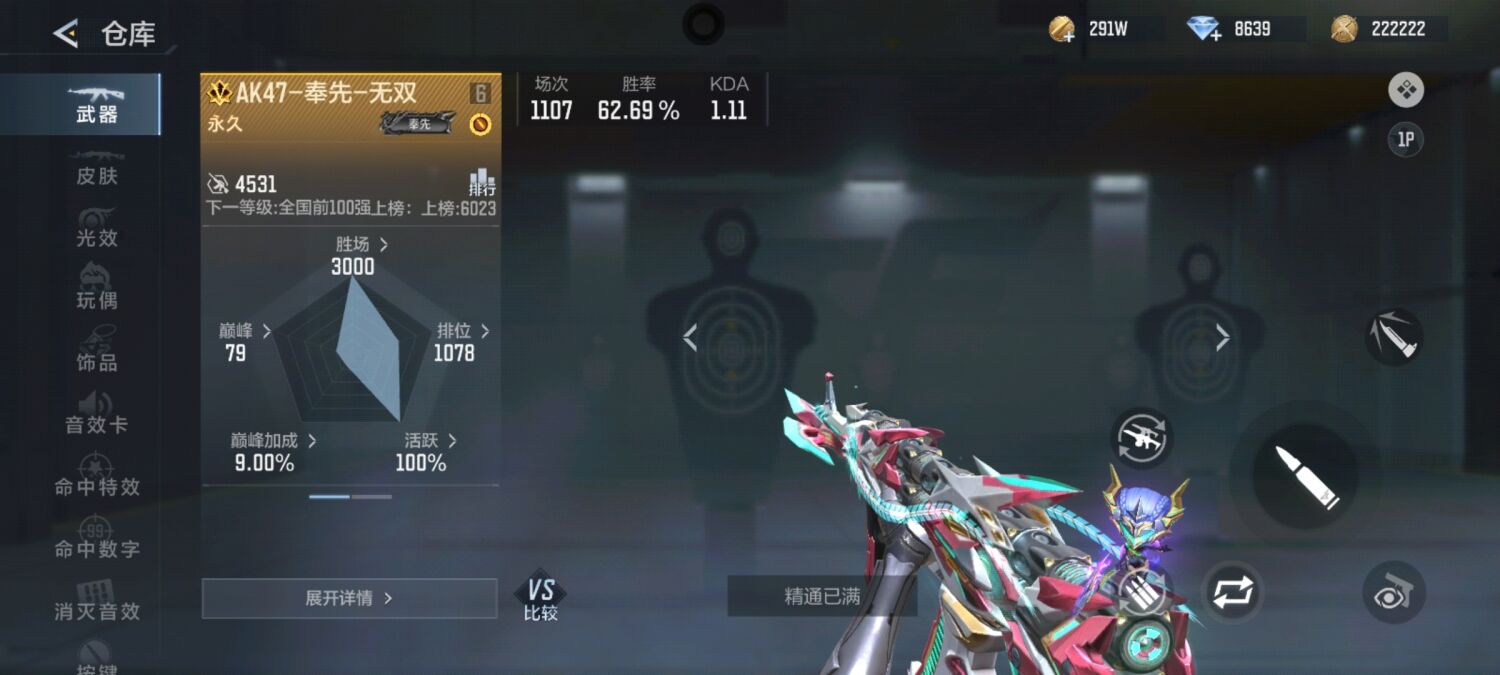
Task: Open the 饰品 accessories tab
Action: point(96,352)
